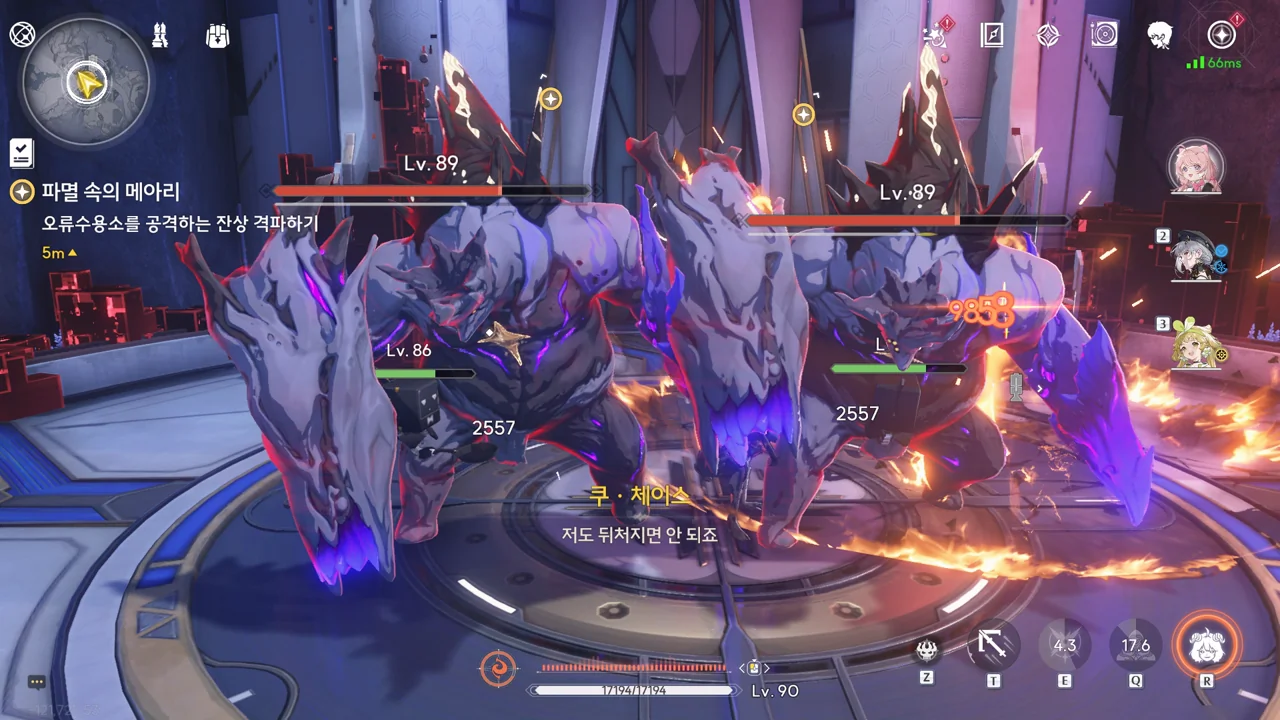This screenshot has height=720, width=1280.
Task: Open the starry events icon with alert
Action: click(936, 36)
